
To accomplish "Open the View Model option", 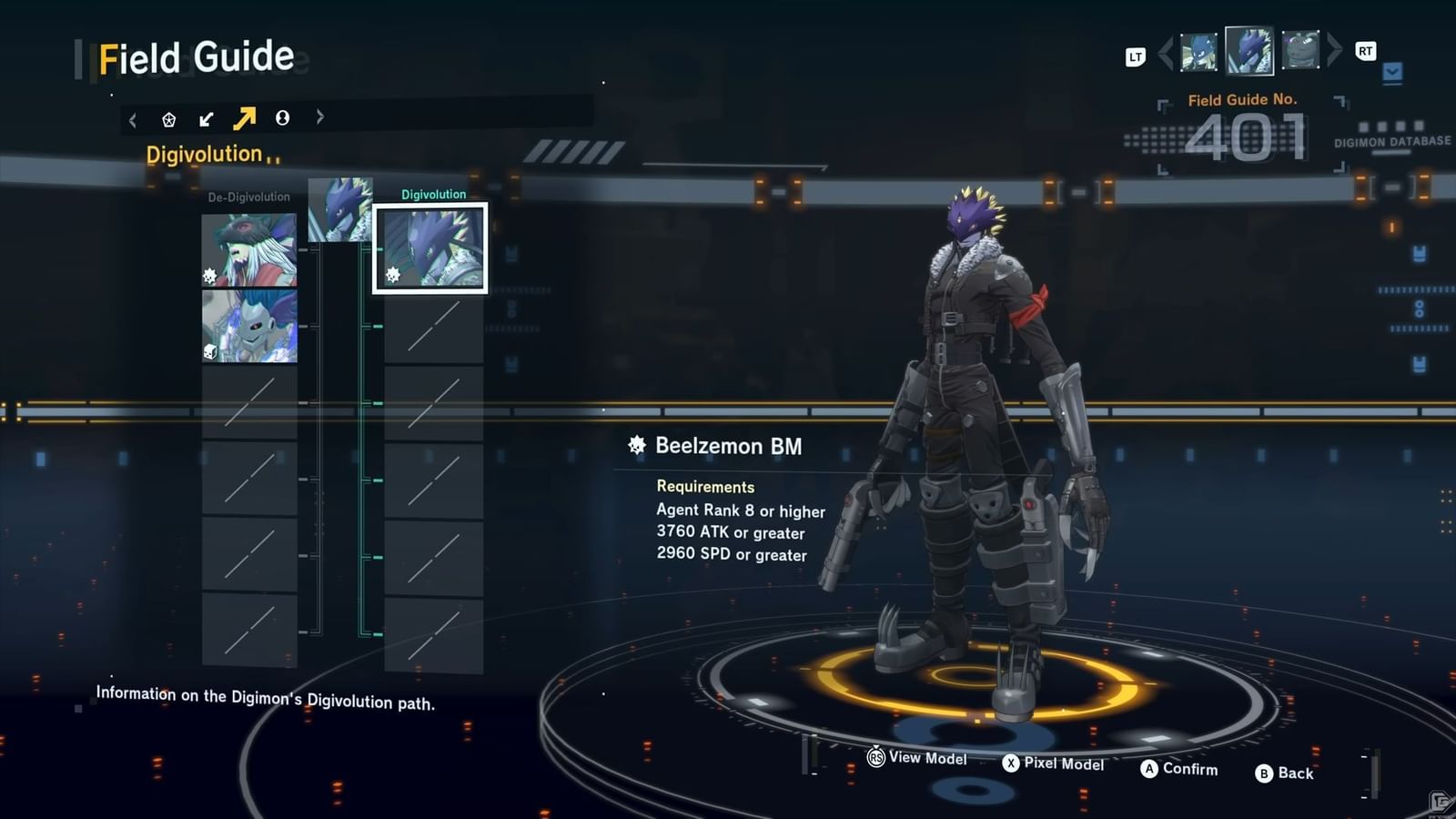I will point(917,757).
